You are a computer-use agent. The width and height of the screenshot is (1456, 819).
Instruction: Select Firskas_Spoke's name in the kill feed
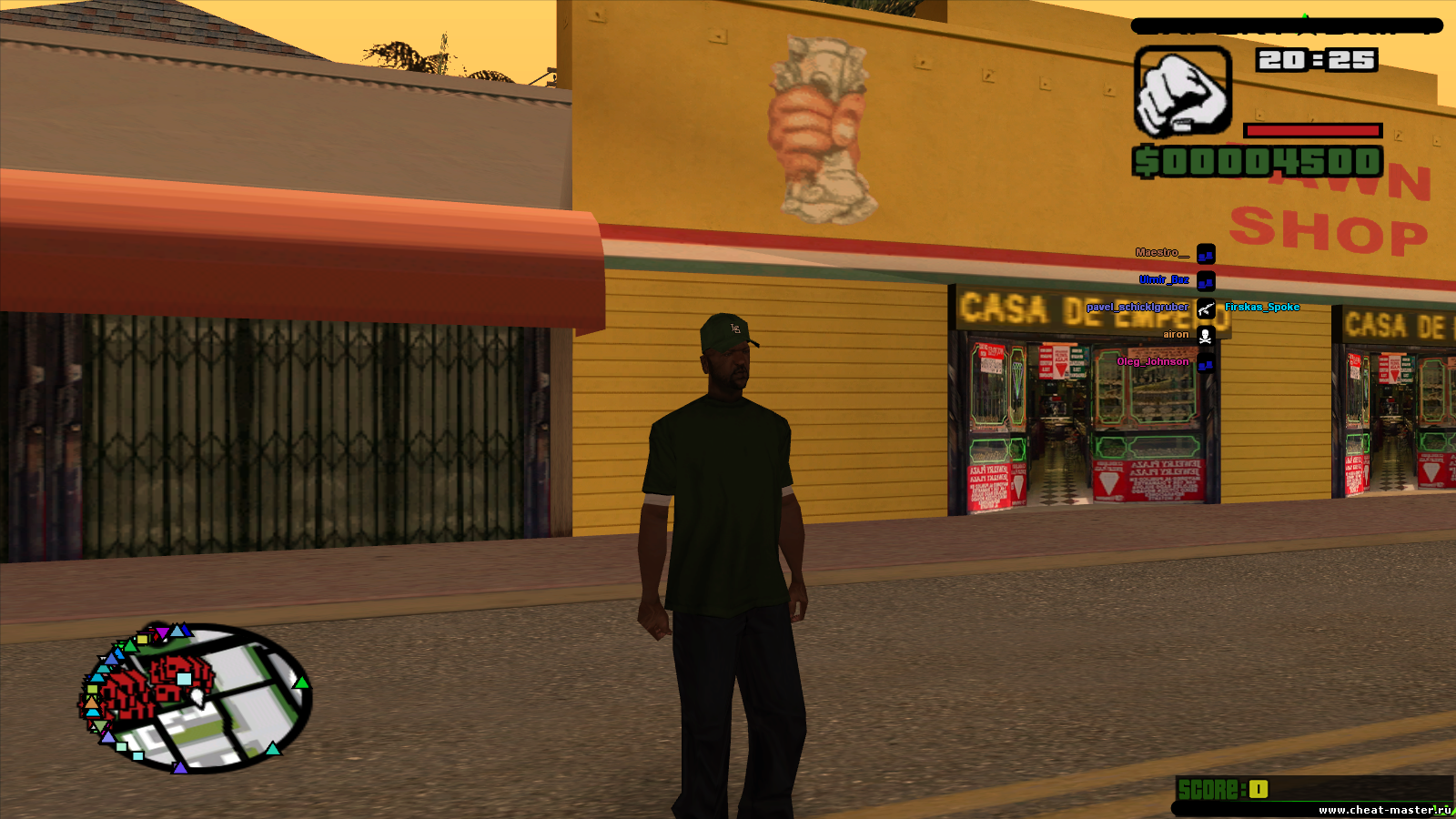tap(1261, 308)
